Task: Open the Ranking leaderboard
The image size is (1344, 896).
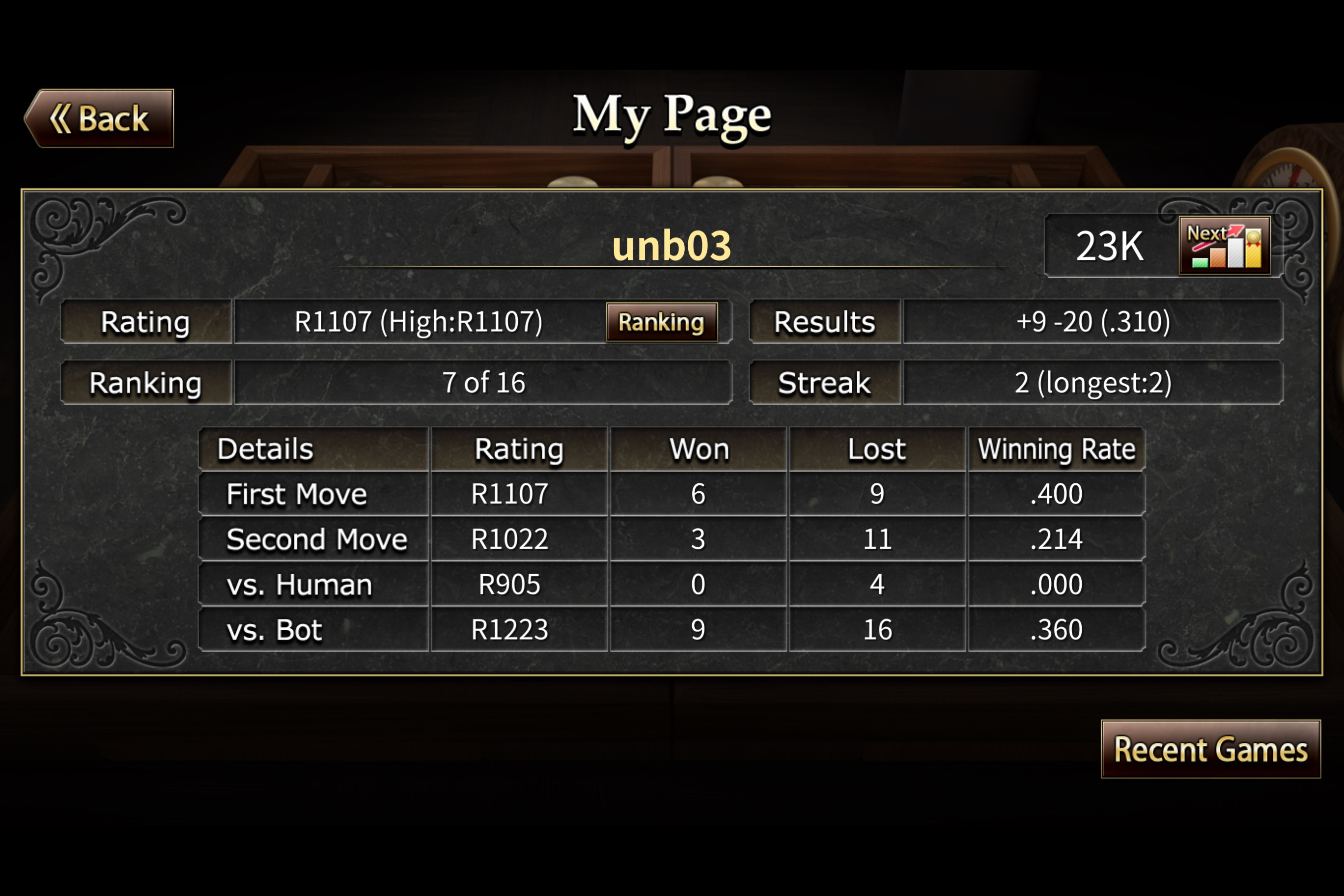Action: 663,322
